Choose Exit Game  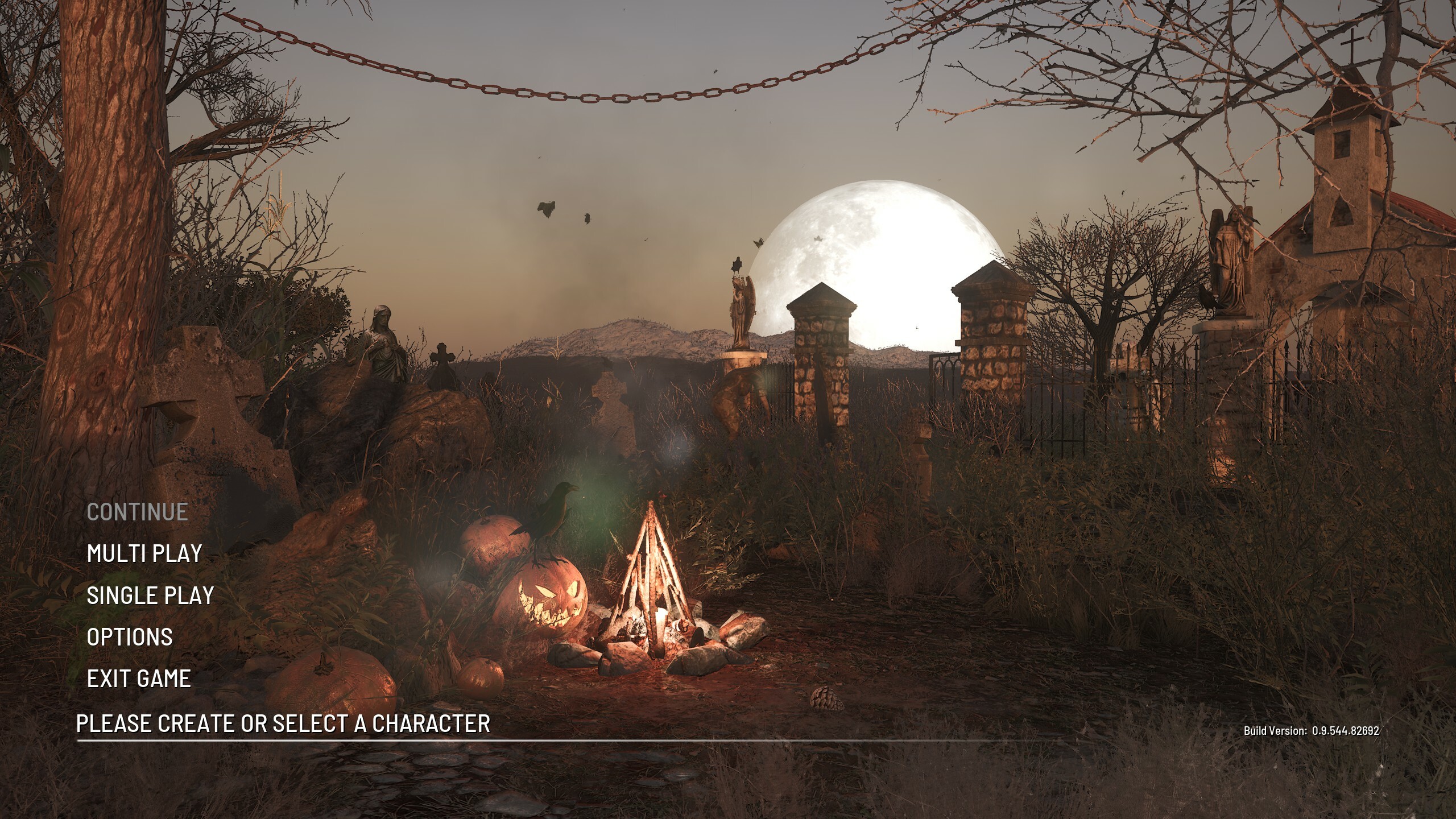click(139, 679)
